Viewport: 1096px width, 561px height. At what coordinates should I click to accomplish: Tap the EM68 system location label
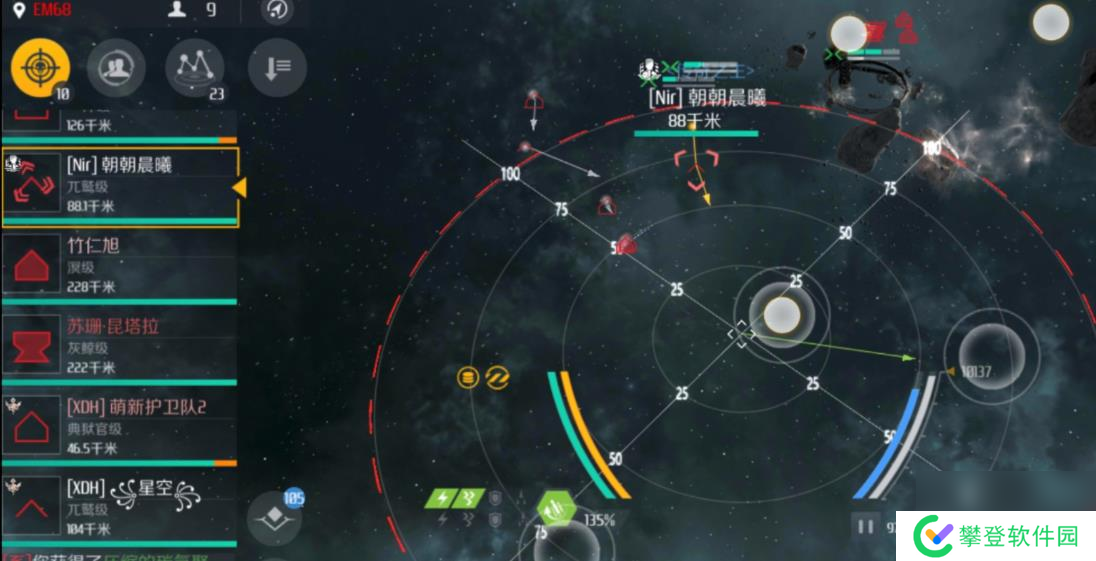pos(47,10)
